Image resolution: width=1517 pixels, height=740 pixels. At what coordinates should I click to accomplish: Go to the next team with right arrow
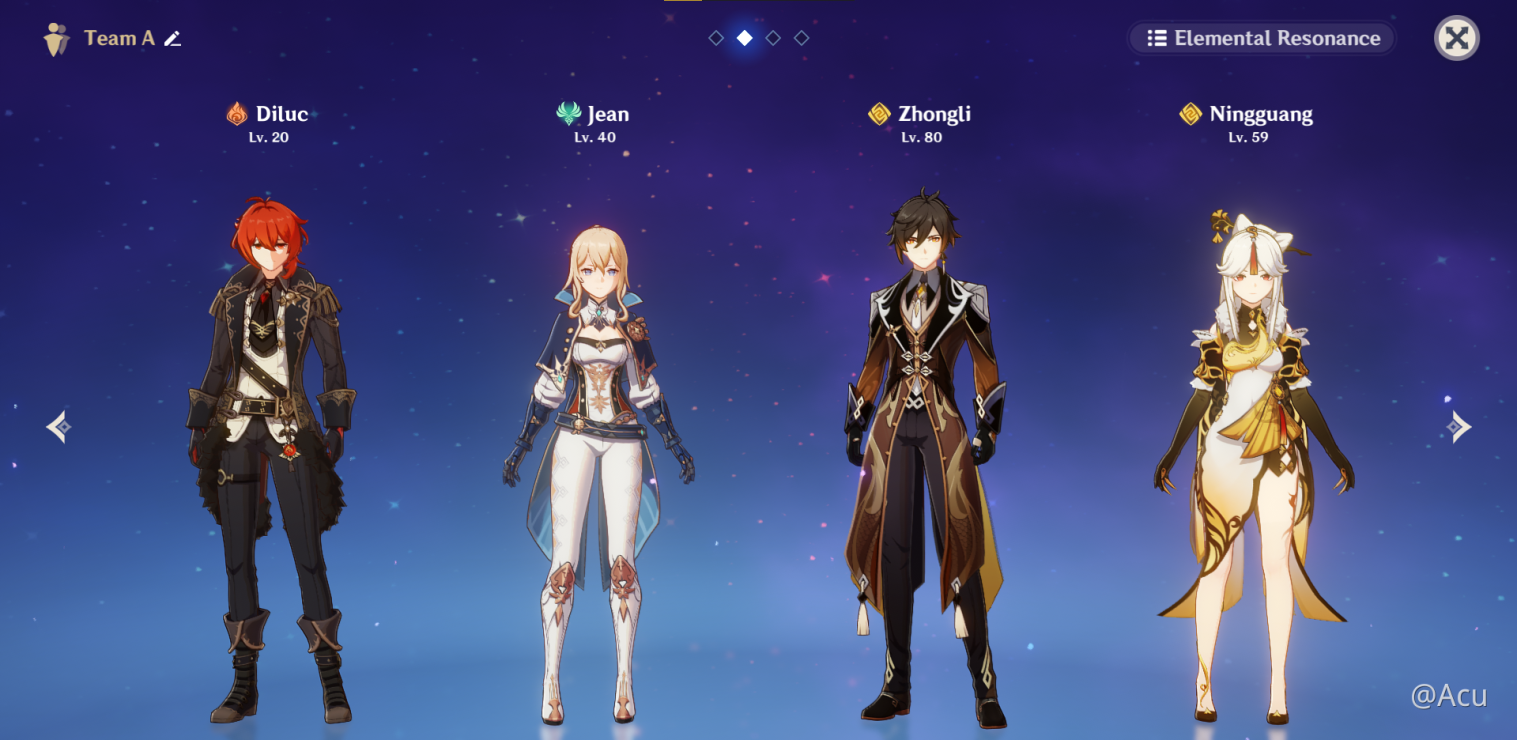pos(1459,427)
